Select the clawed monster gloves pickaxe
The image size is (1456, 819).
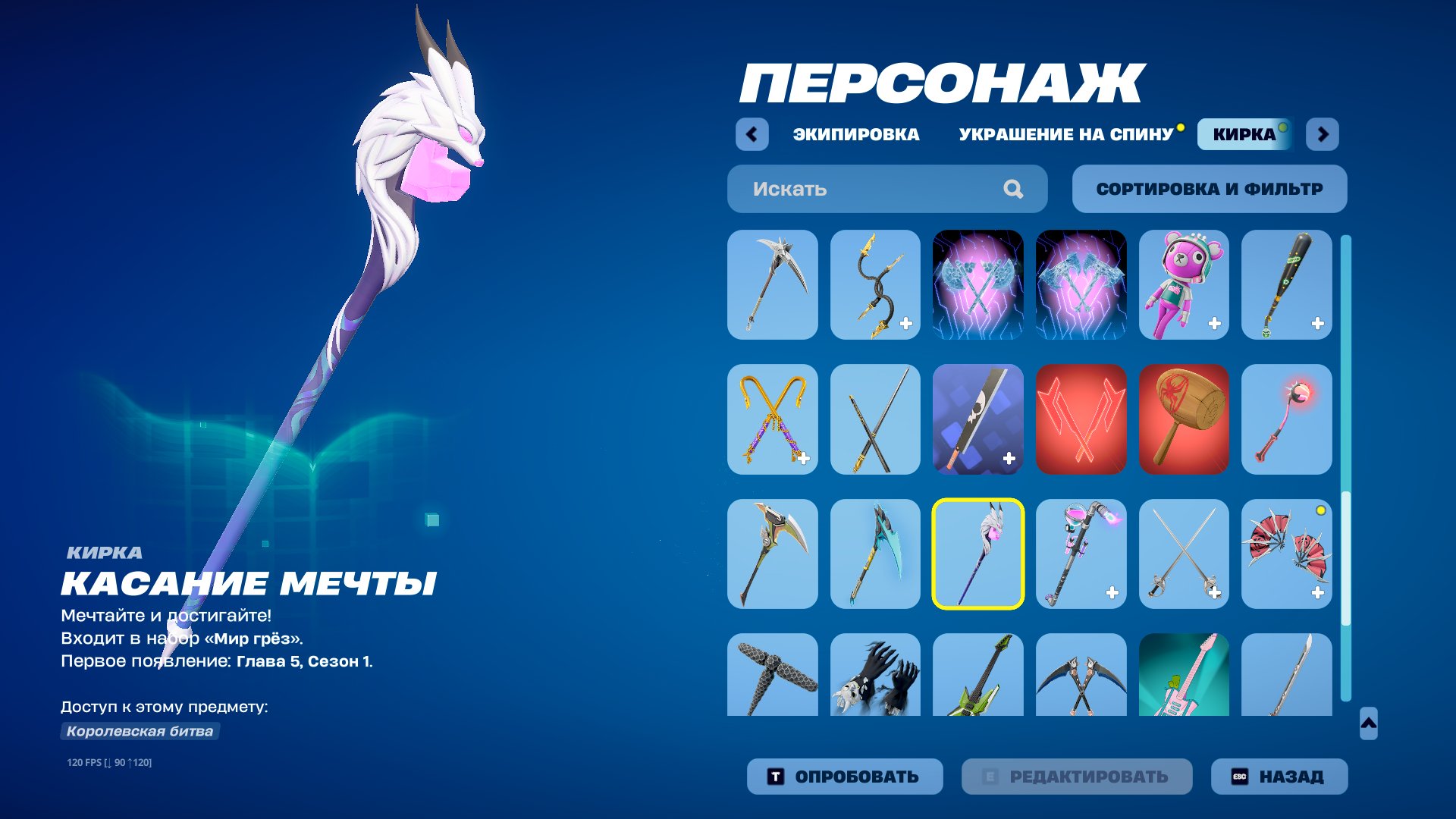[x=875, y=675]
